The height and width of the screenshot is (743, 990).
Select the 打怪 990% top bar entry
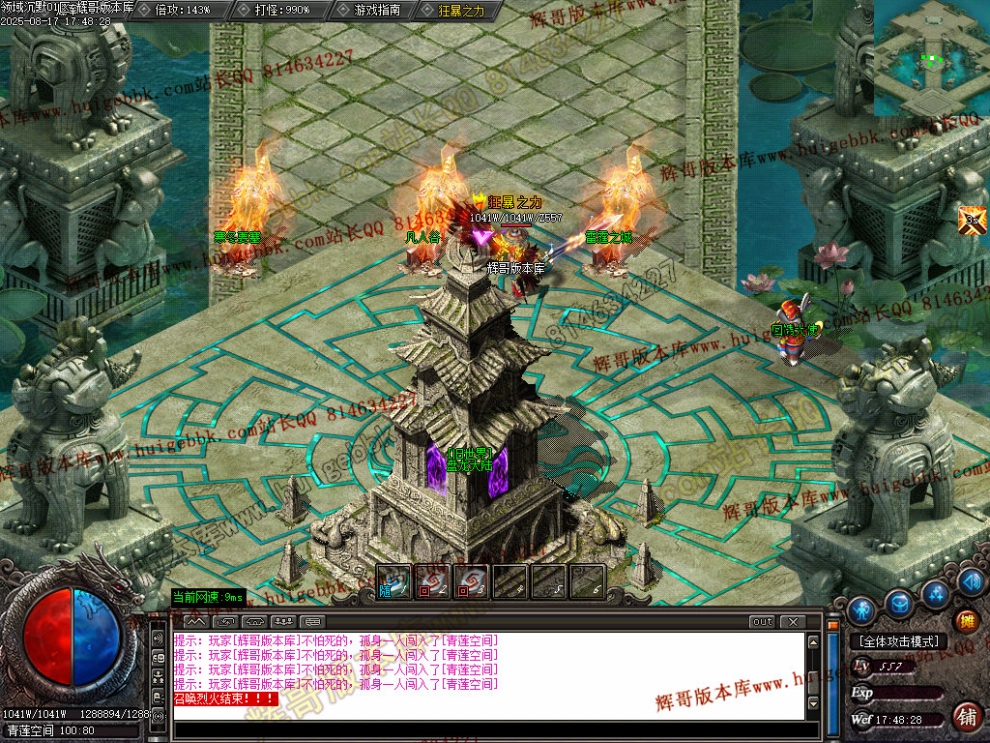coord(283,10)
